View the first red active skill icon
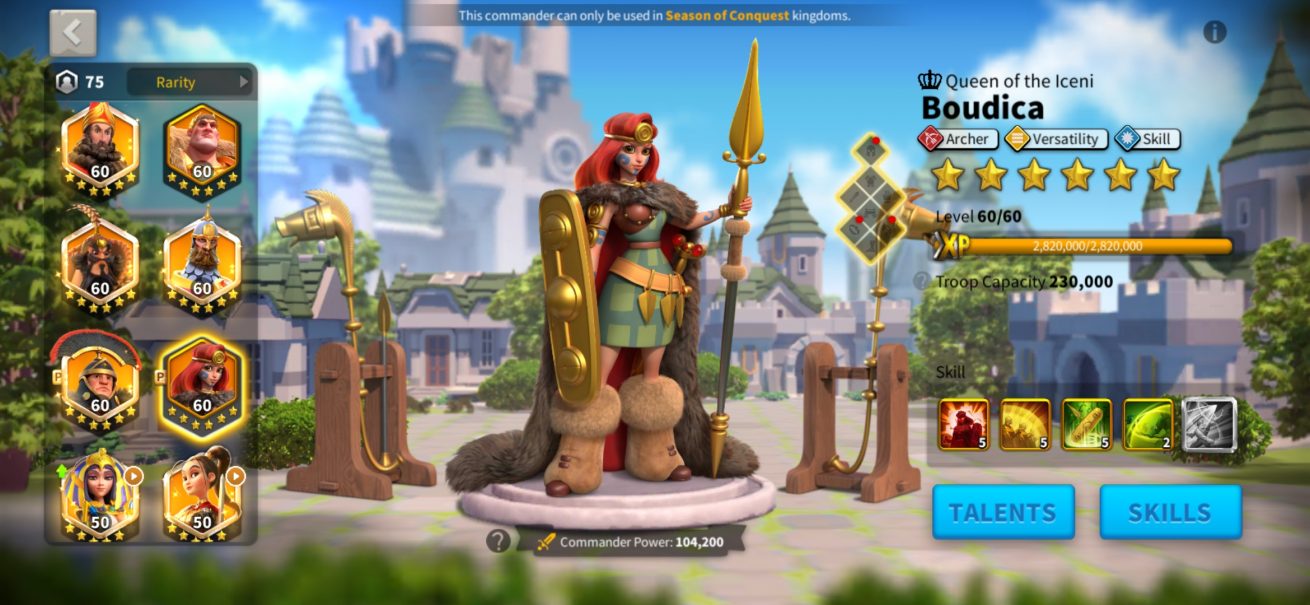 [963, 424]
